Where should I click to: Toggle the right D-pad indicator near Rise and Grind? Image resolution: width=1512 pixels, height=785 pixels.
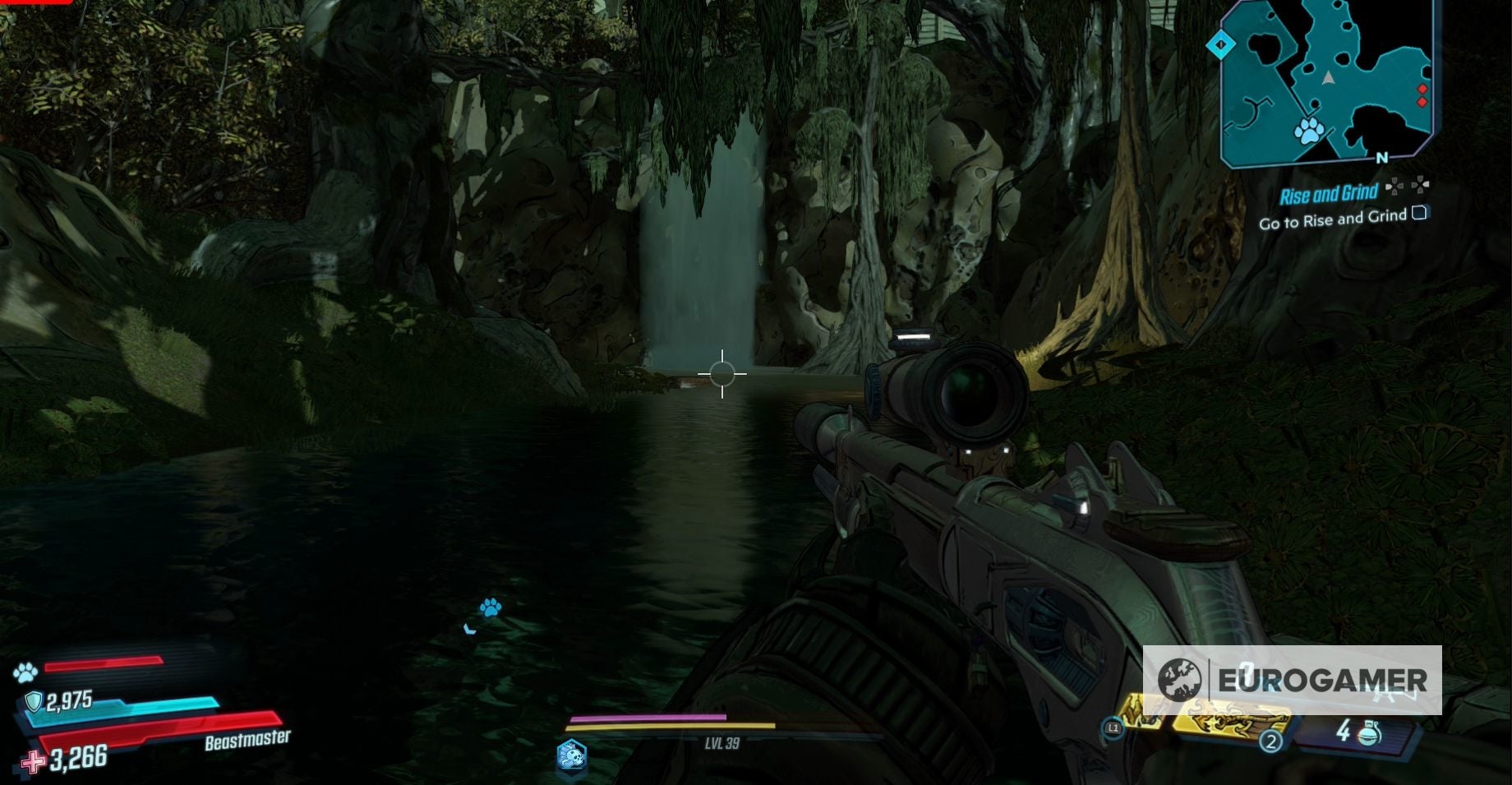tap(1422, 184)
